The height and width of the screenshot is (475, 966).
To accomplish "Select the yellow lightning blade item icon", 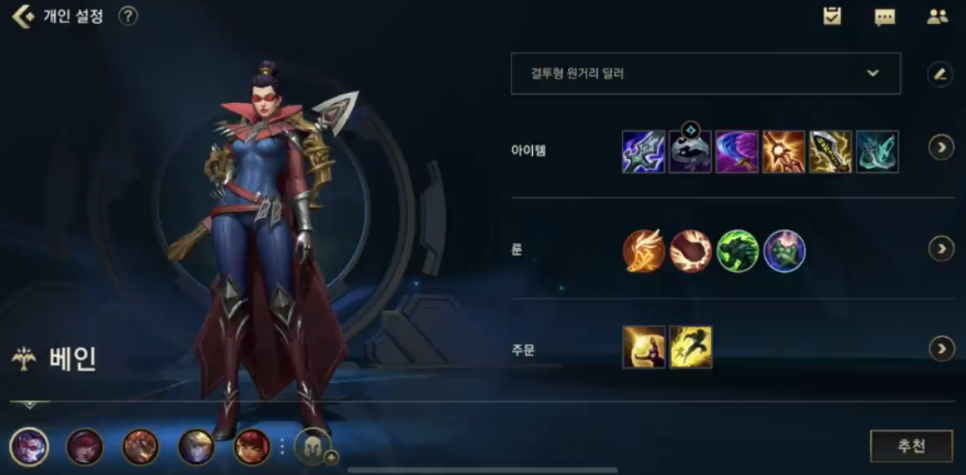I will tap(830, 151).
